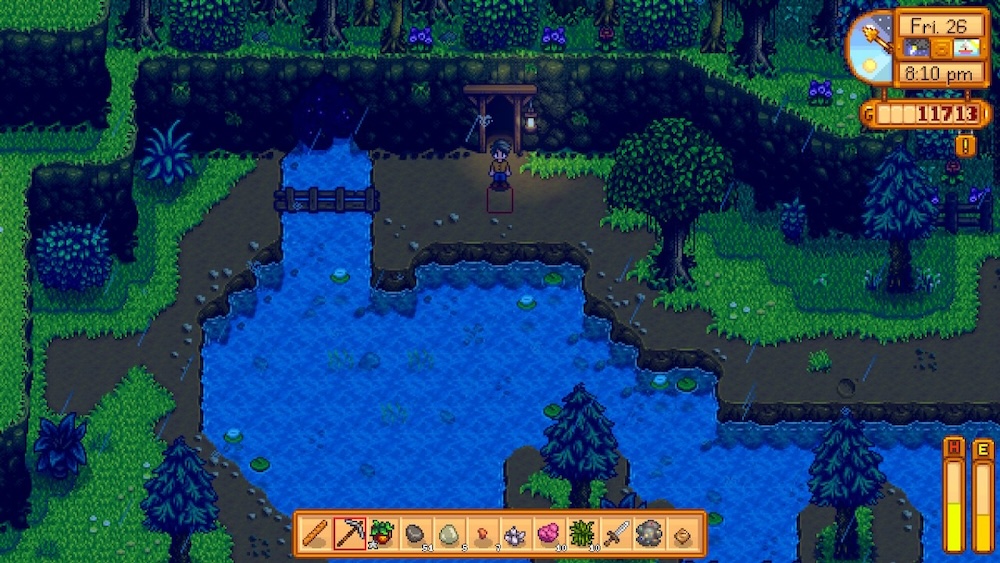Choose the white crystal cluster slot
This screenshot has width=1000, height=563.
coord(515,533)
